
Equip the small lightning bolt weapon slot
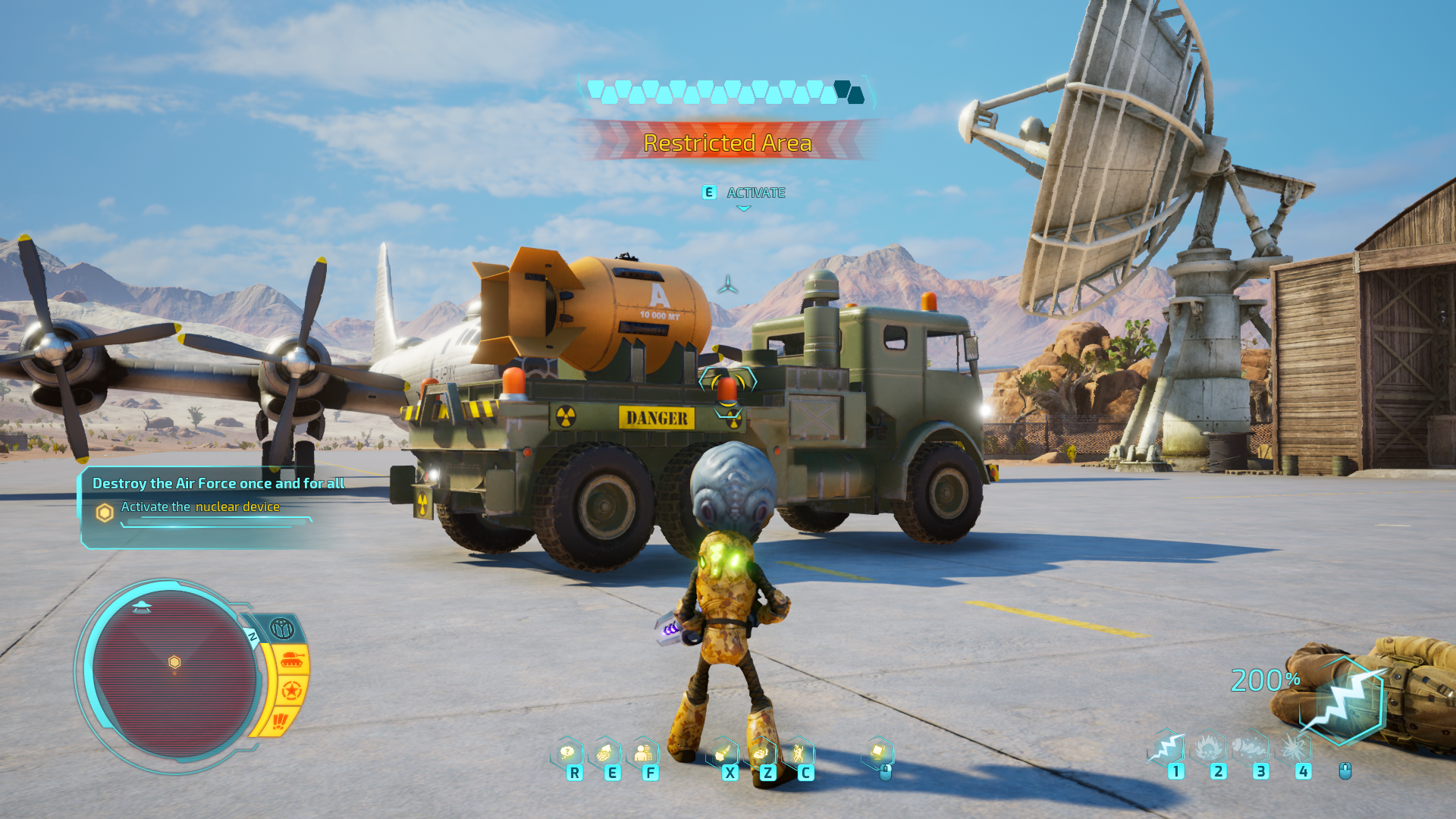tap(1168, 748)
